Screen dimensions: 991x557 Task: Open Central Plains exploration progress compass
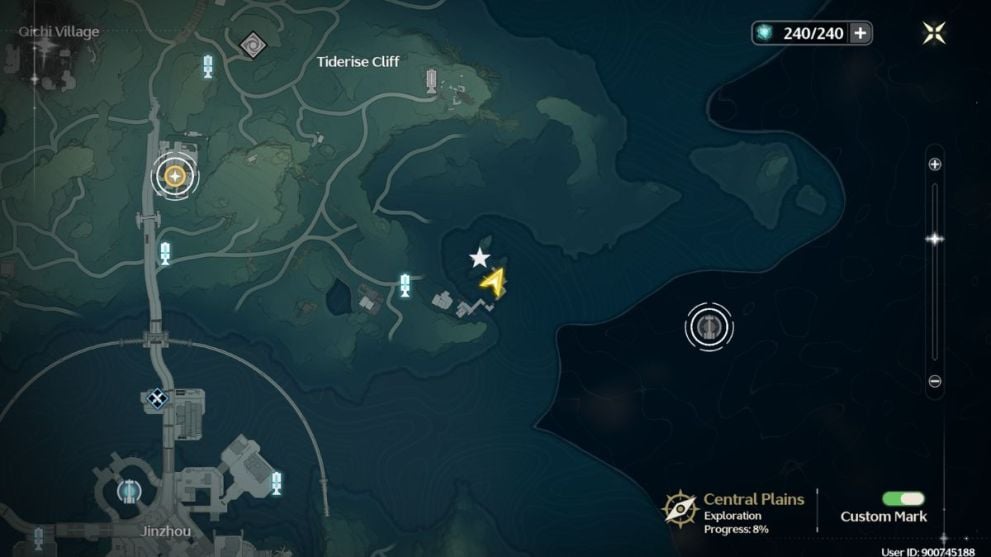(680, 508)
